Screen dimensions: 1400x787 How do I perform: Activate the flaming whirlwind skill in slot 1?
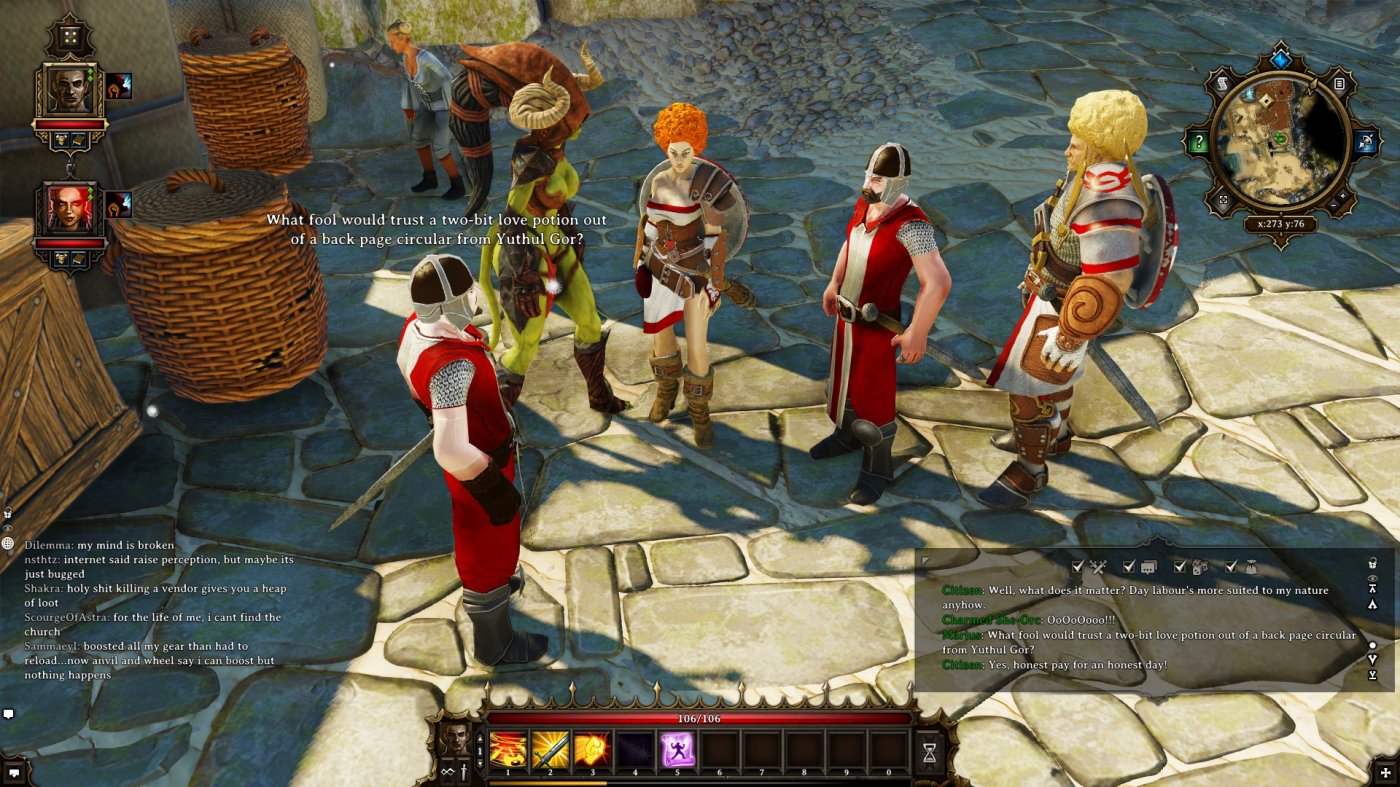tap(507, 750)
